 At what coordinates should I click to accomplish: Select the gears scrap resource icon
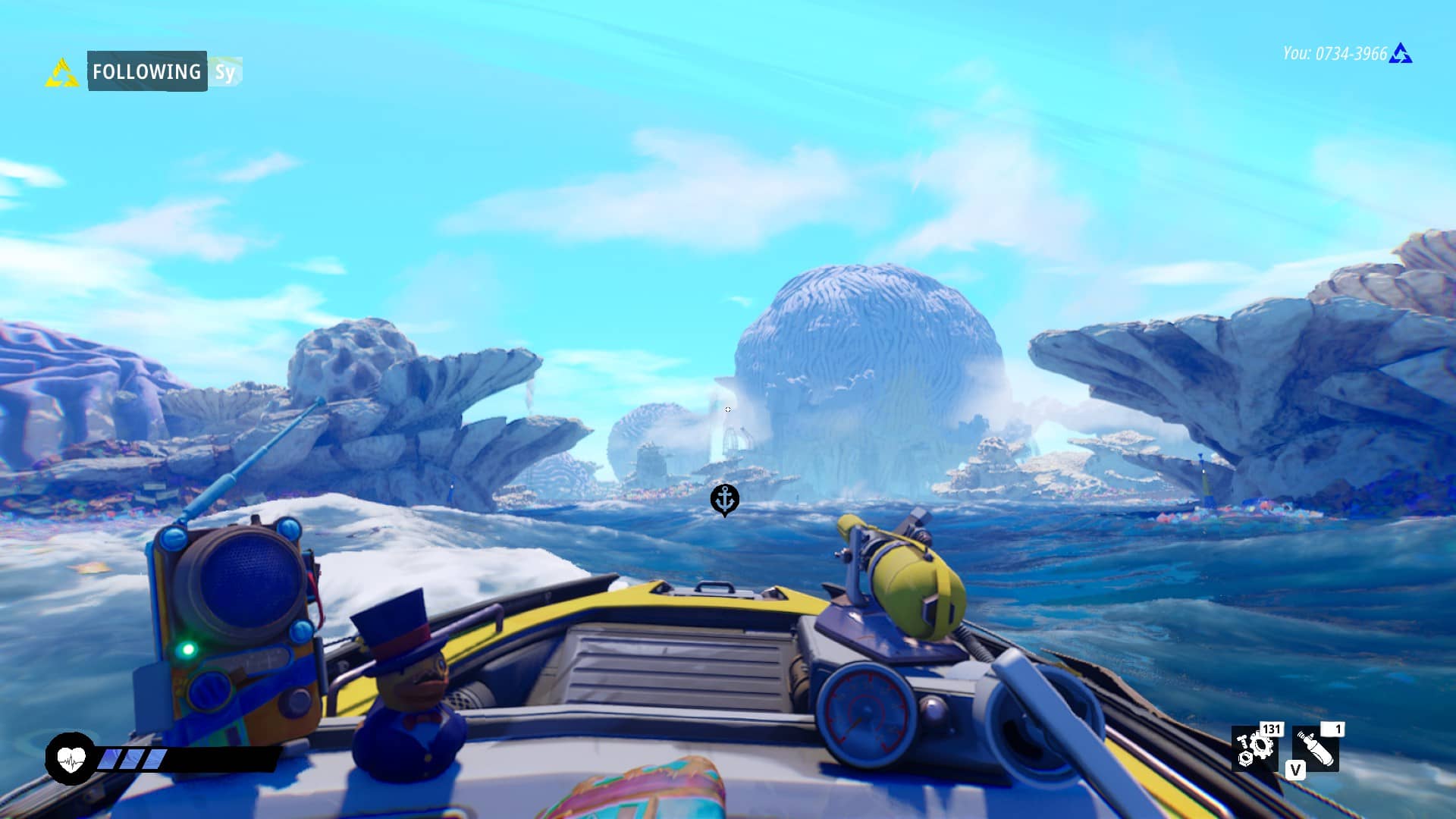(x=1255, y=748)
